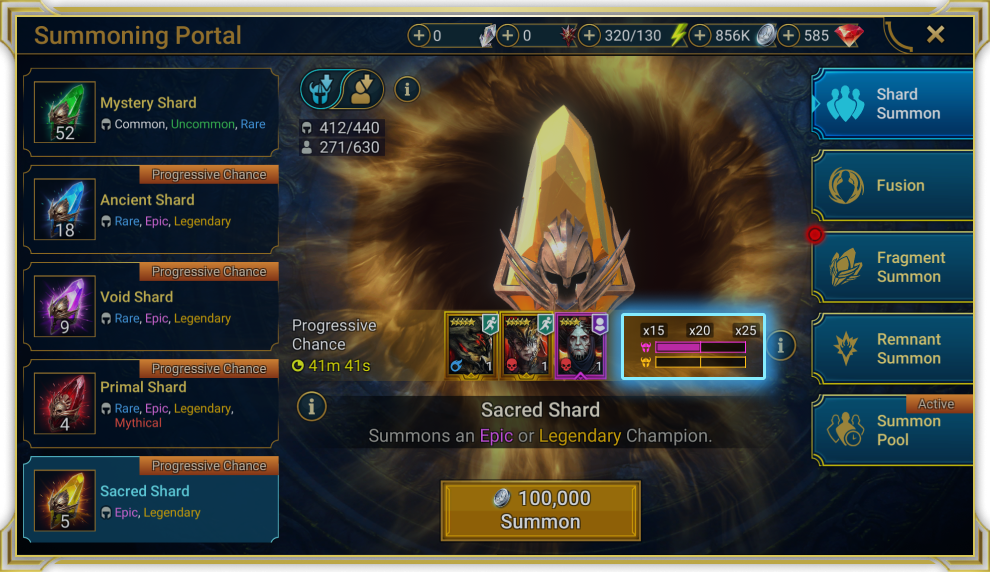Select the purple-framed champion portrait

(x=581, y=346)
